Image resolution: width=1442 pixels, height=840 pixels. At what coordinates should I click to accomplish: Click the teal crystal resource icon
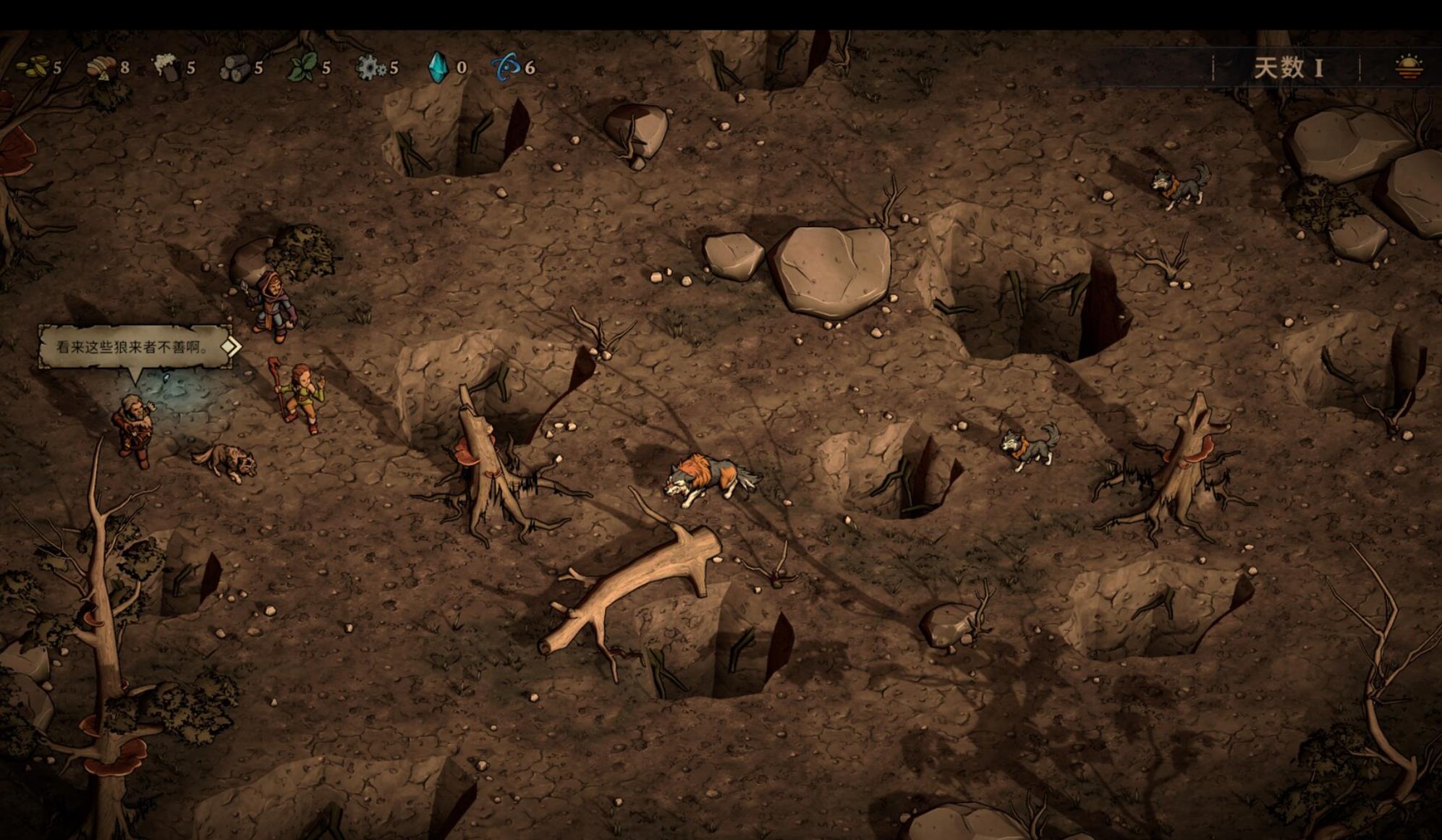point(438,67)
